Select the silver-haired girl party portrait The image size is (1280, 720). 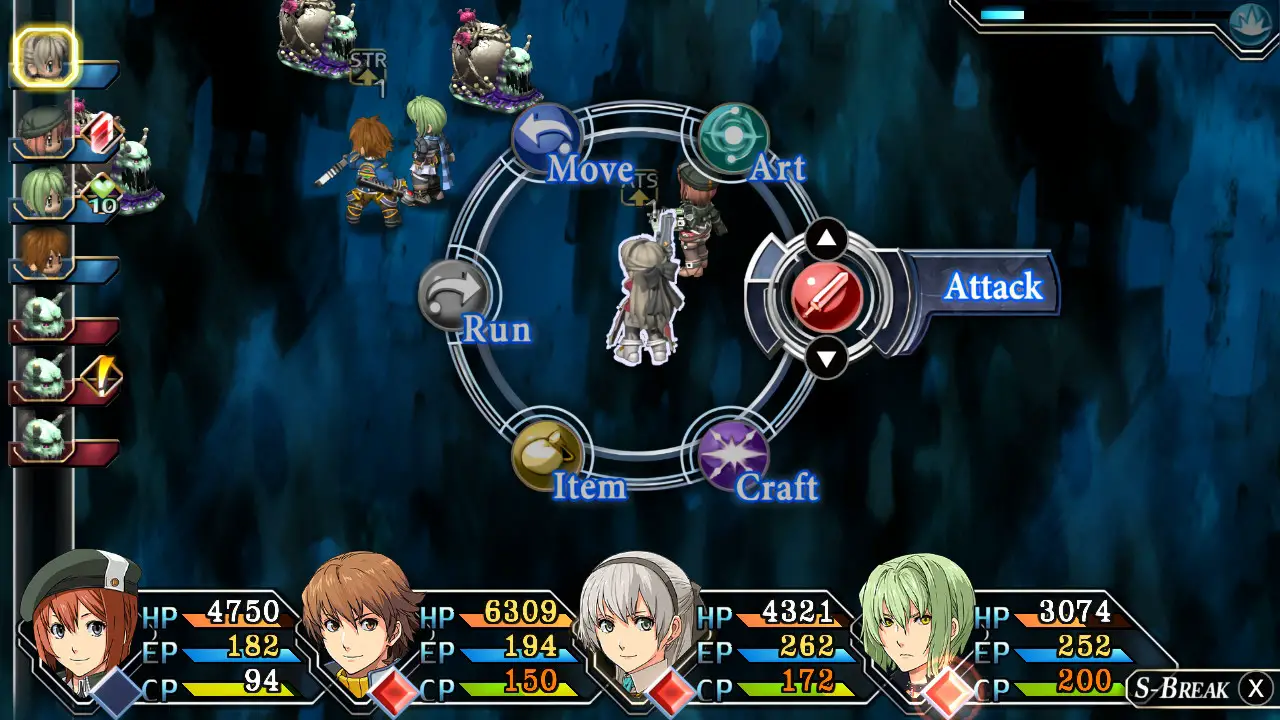pos(638,618)
